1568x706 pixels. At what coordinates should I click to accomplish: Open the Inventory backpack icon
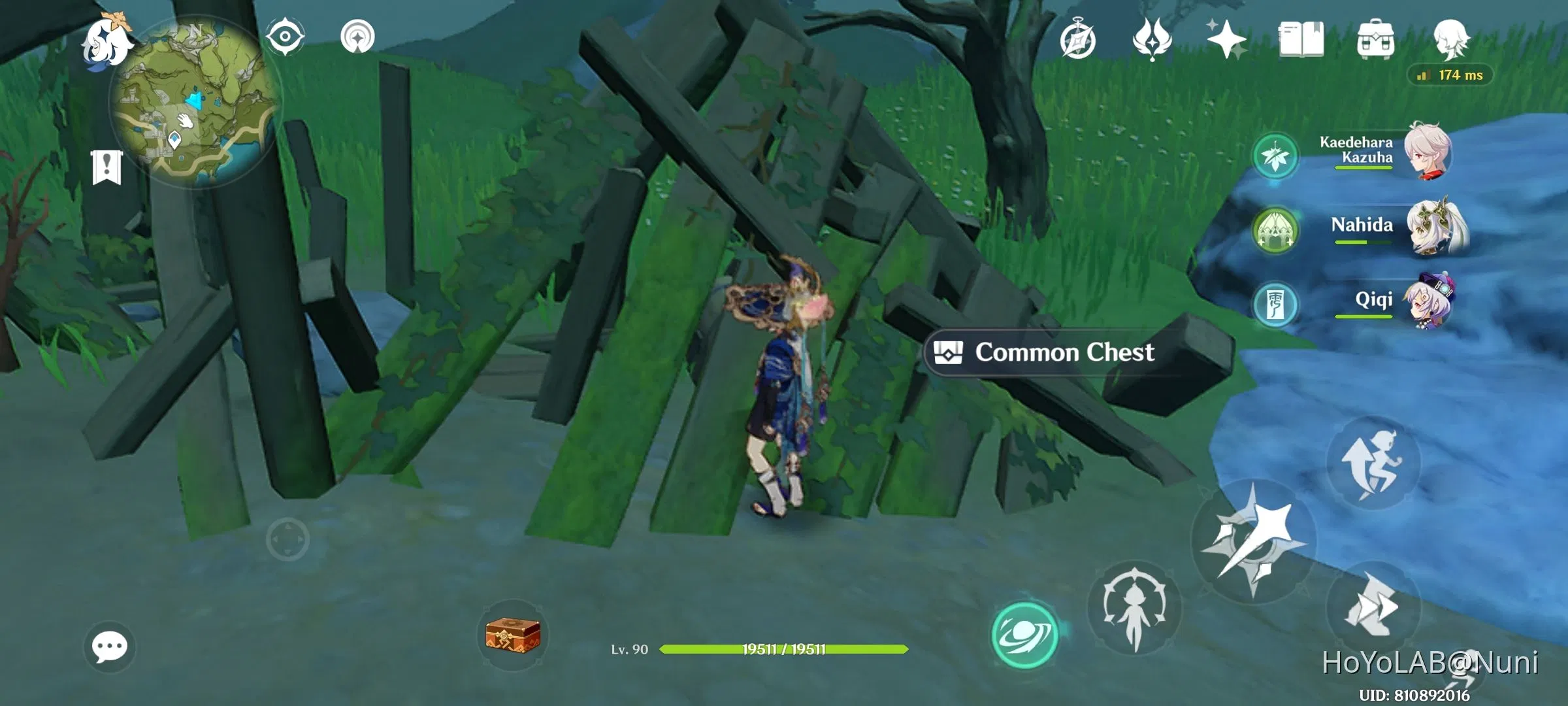(x=1377, y=39)
